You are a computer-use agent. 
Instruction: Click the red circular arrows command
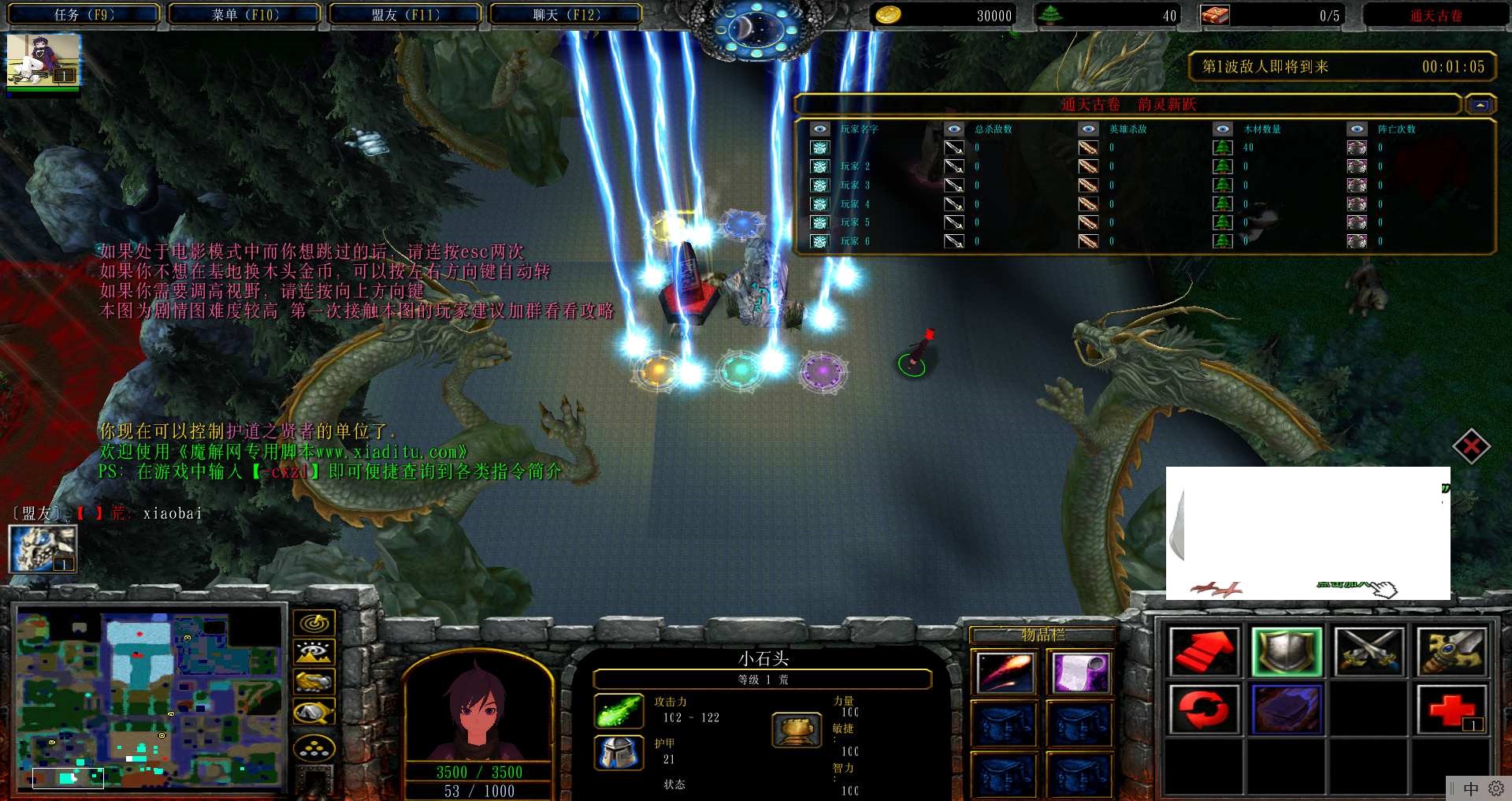(x=1203, y=709)
